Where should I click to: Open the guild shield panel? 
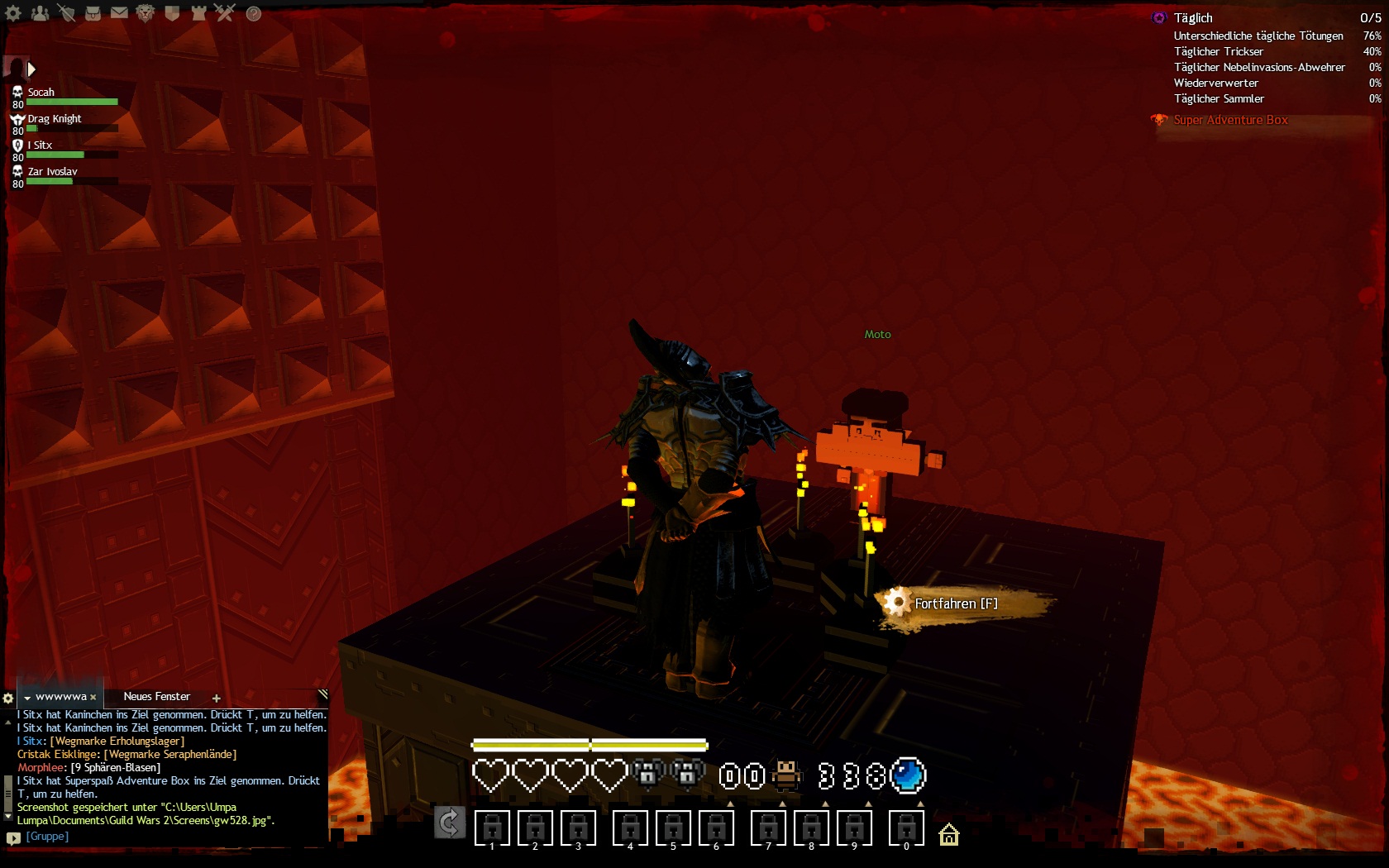pyautogui.click(x=172, y=13)
